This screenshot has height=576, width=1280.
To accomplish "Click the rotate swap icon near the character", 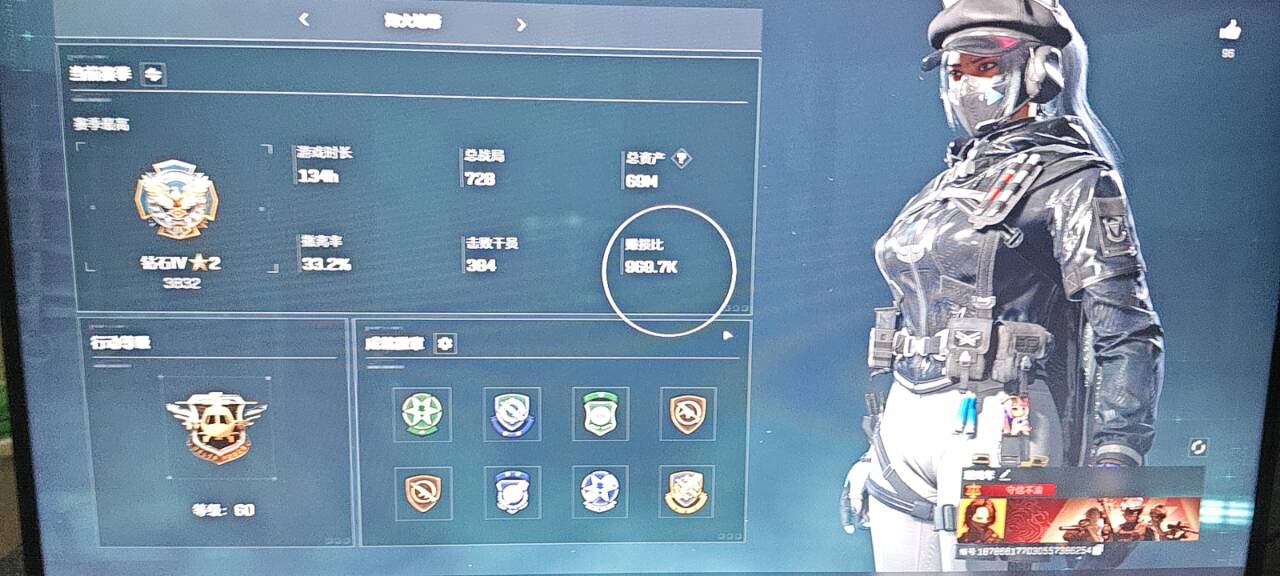I will coord(1198,447).
